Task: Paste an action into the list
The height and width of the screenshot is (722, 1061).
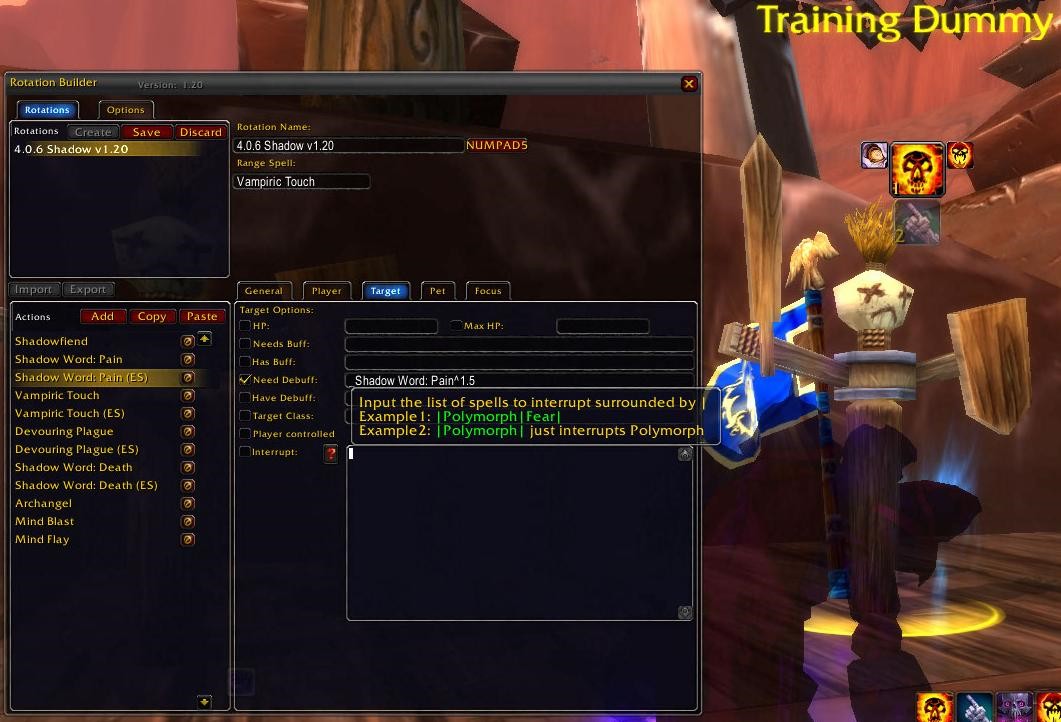Action: coord(202,316)
